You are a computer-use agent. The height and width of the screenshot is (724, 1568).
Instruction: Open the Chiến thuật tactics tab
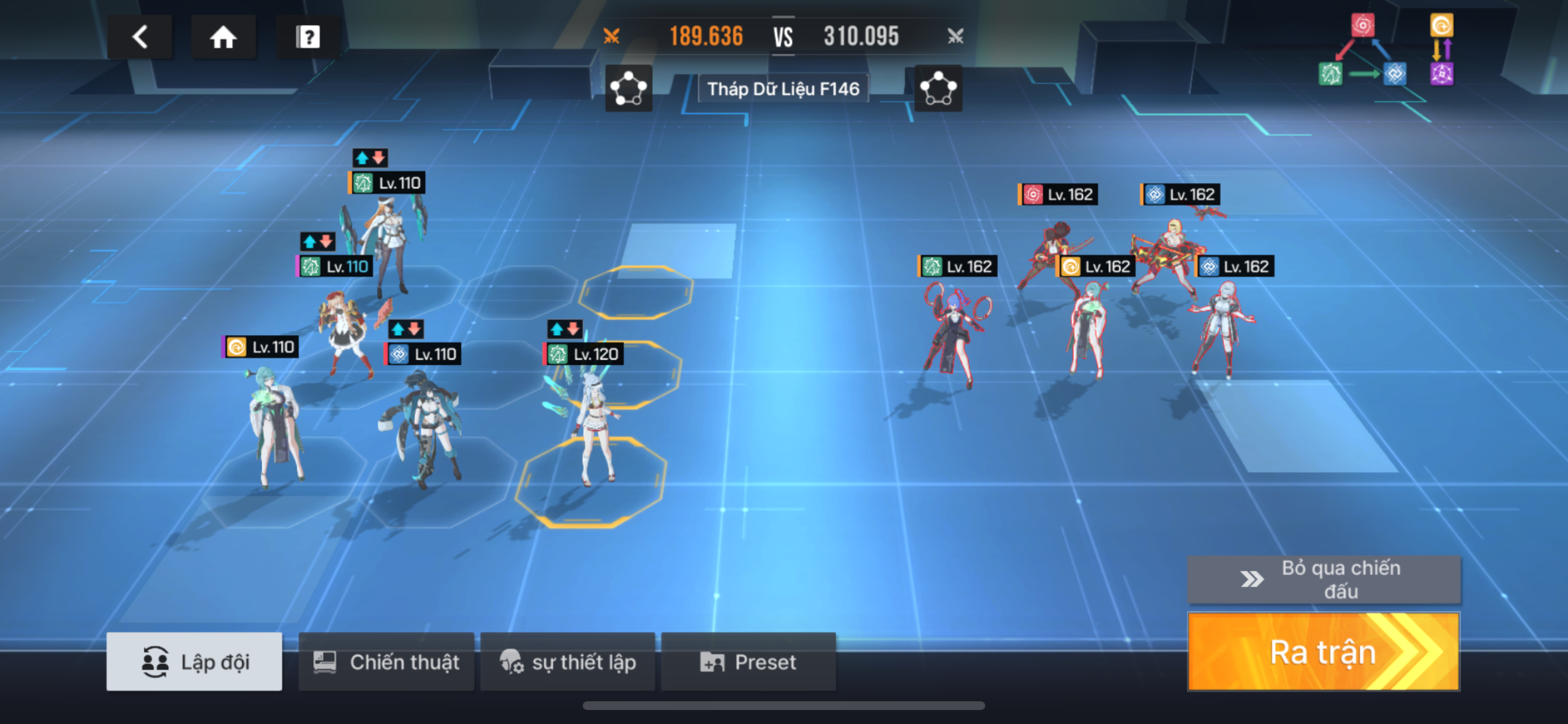pos(386,661)
